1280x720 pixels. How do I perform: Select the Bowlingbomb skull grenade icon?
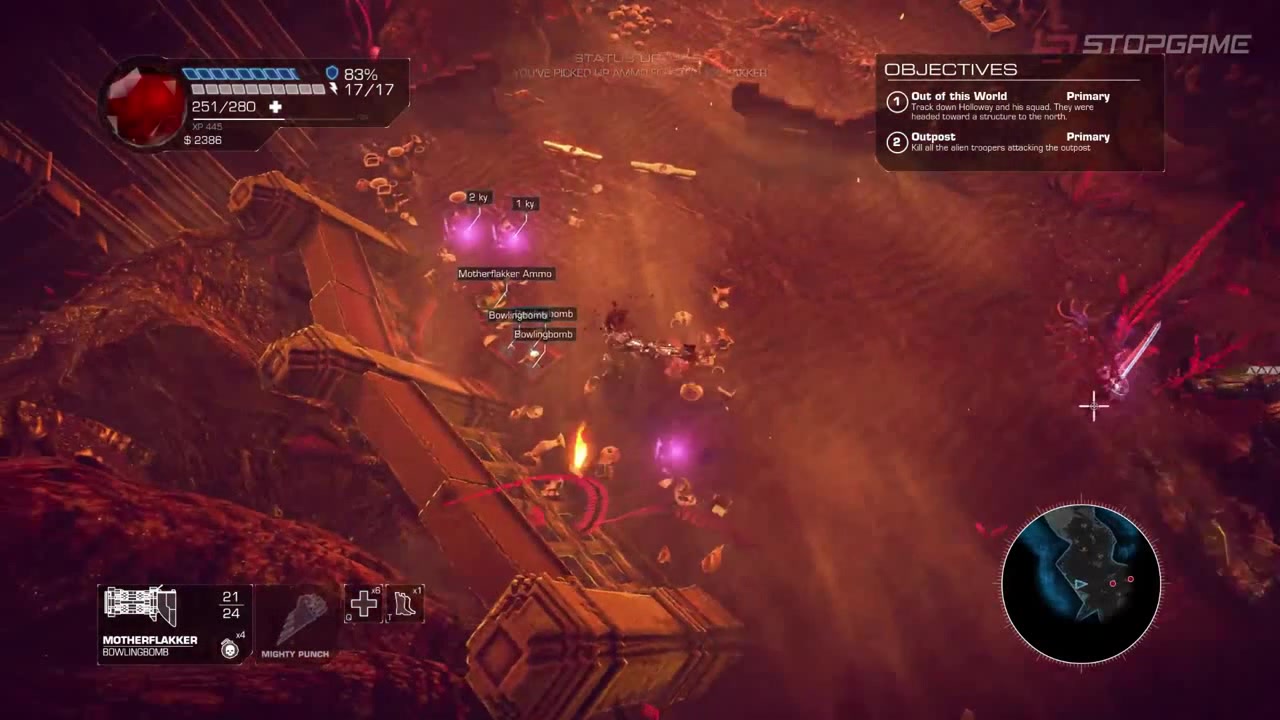click(230, 648)
